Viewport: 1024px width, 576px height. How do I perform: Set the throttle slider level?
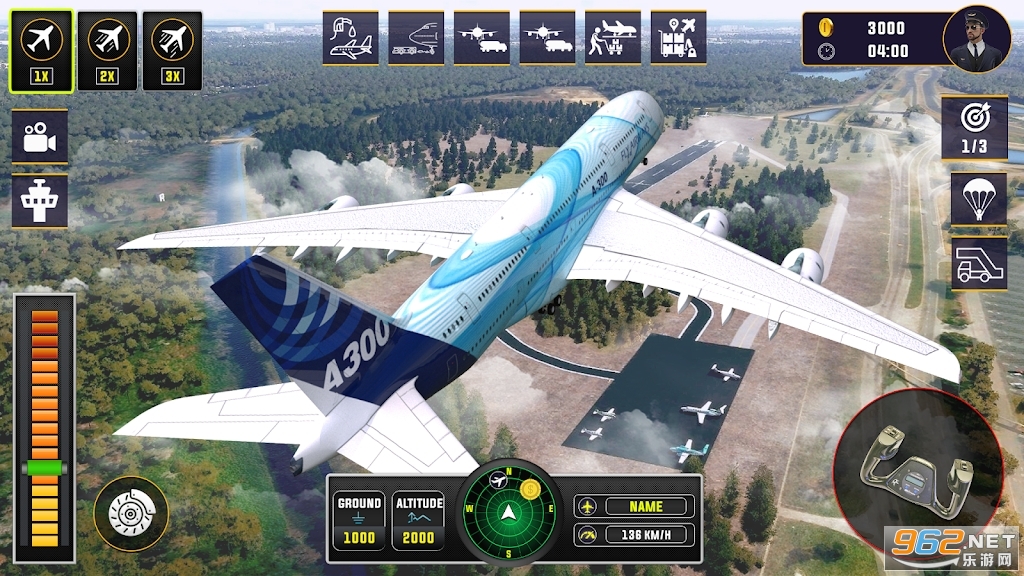coord(44,467)
